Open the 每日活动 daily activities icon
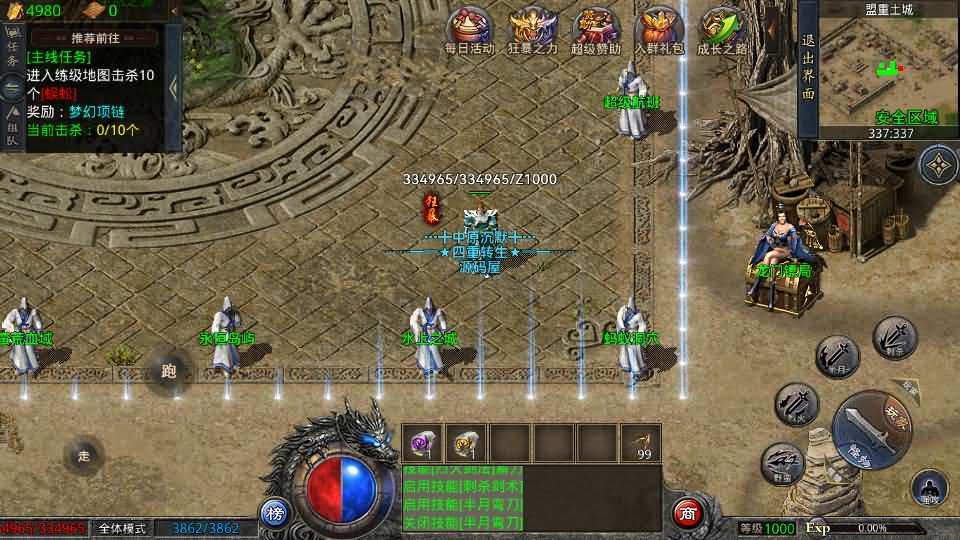The width and height of the screenshot is (960, 540). click(469, 28)
